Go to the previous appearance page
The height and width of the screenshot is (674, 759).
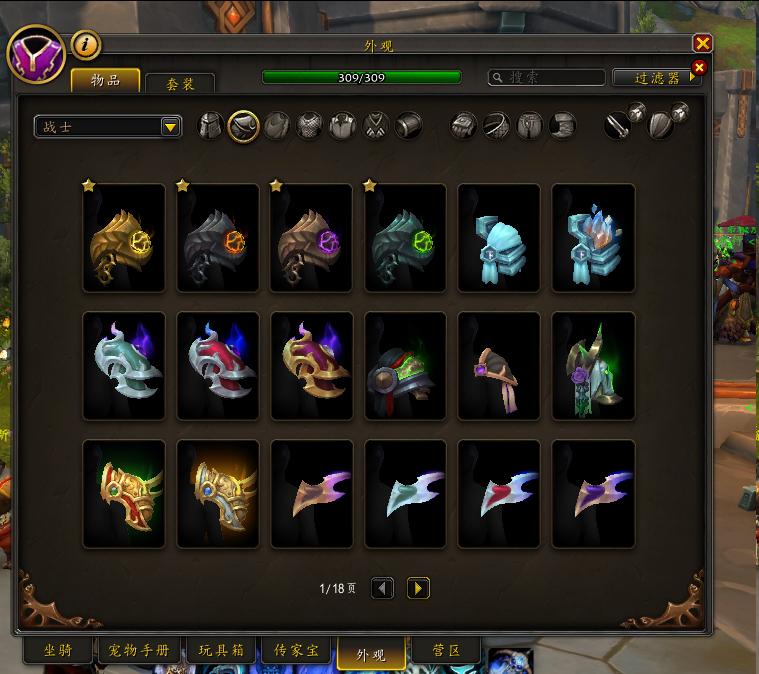point(382,588)
